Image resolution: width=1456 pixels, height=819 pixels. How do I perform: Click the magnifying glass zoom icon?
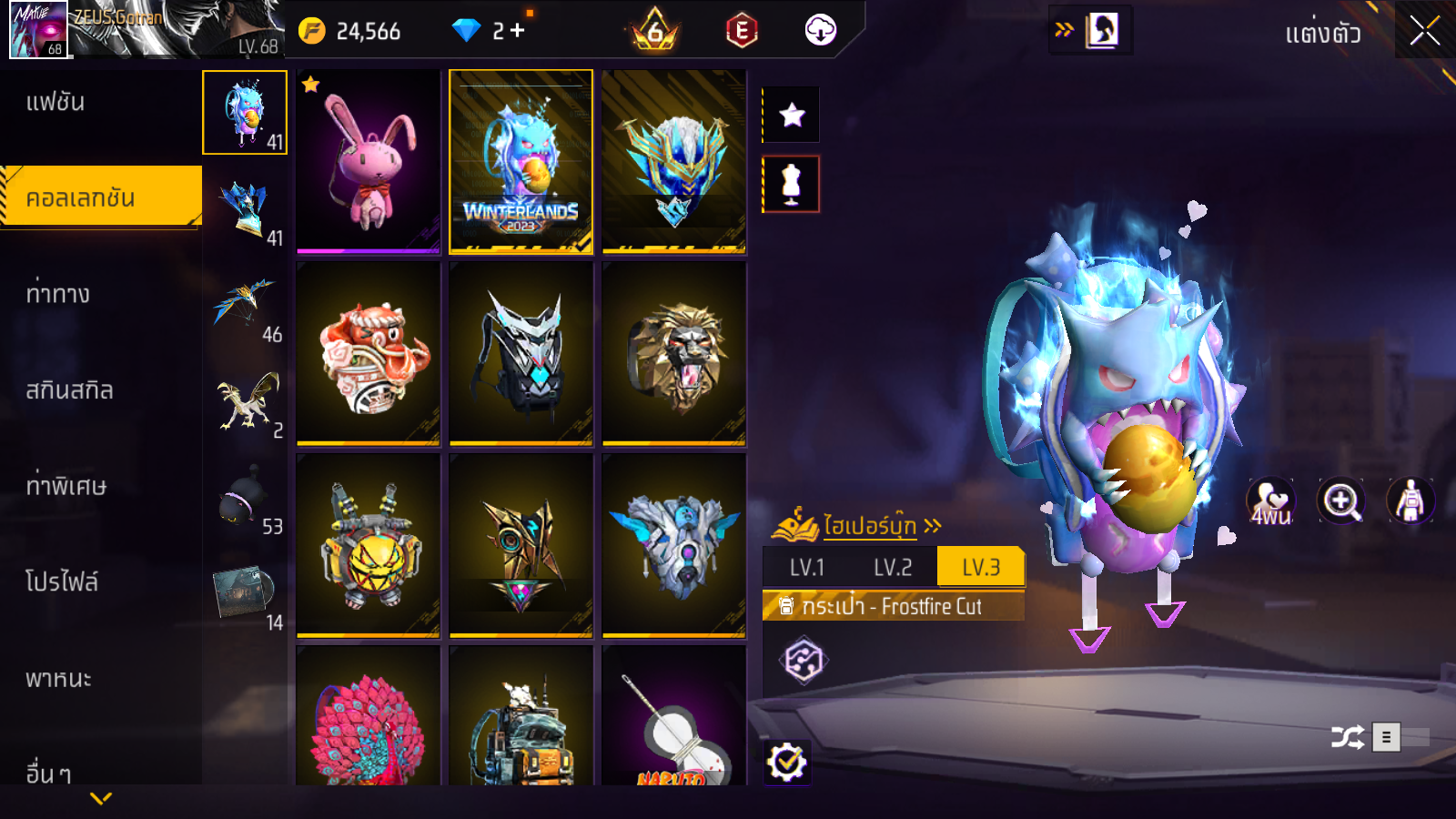coord(1341,501)
